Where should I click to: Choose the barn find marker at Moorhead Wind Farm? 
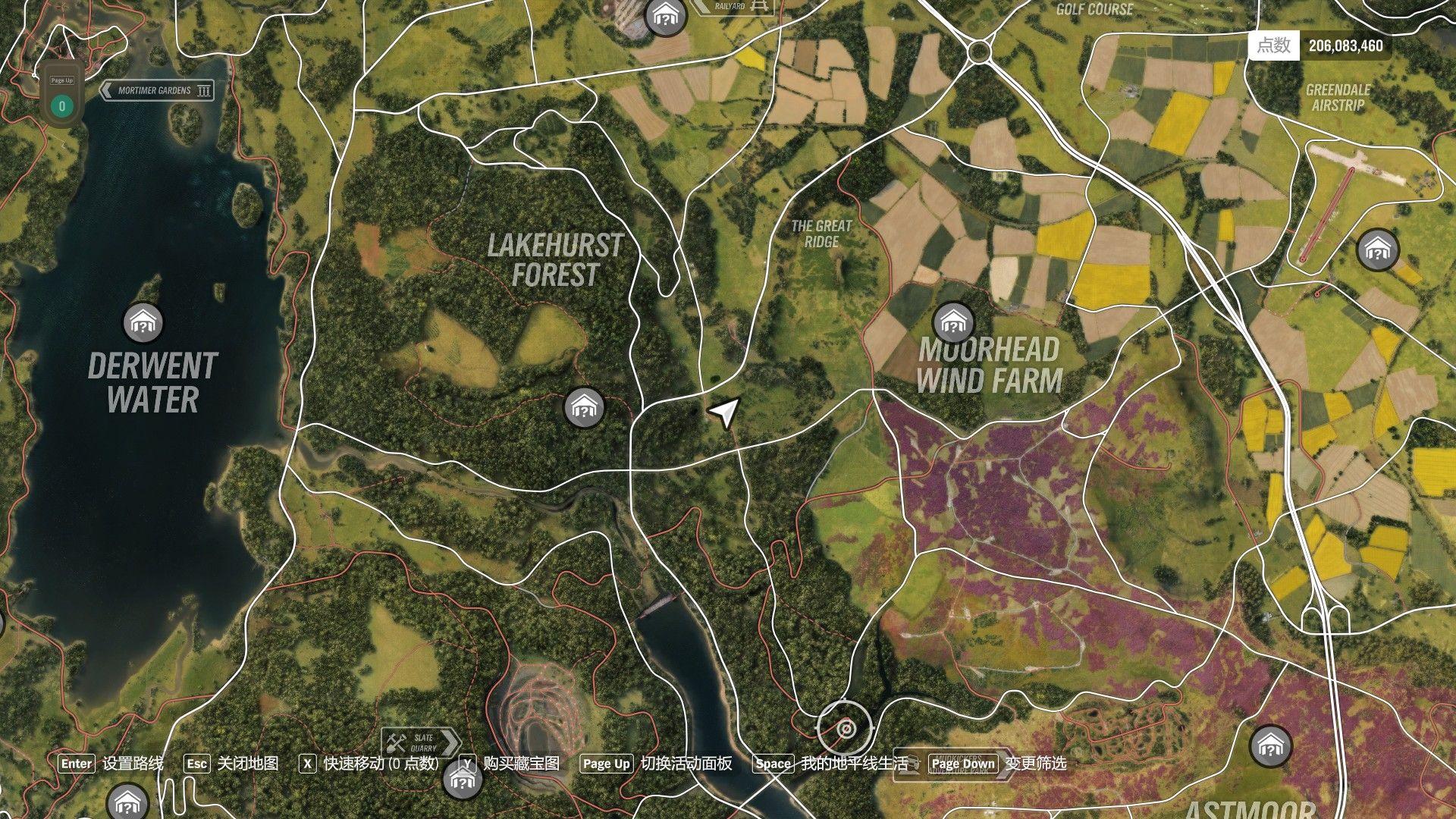coord(952,324)
